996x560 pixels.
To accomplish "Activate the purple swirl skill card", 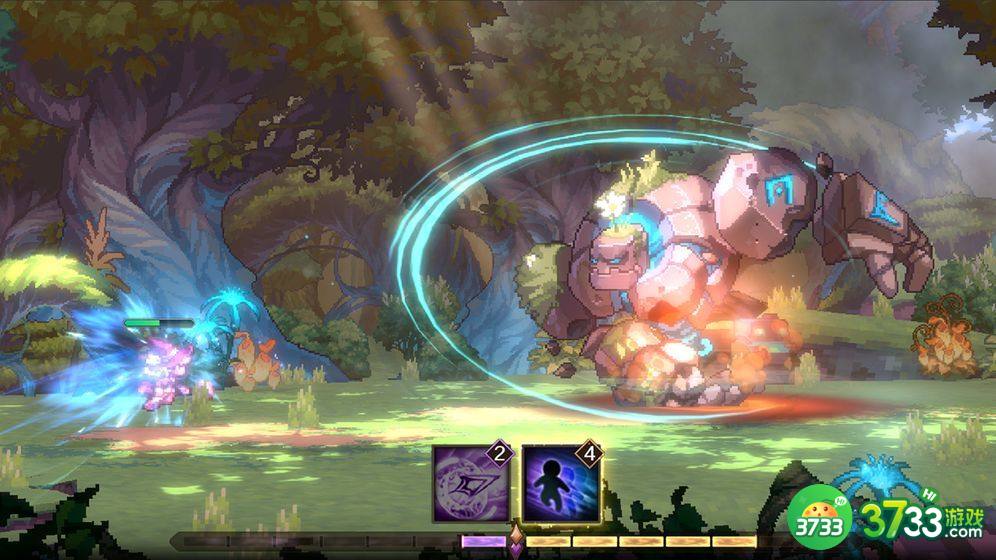I will pos(471,484).
